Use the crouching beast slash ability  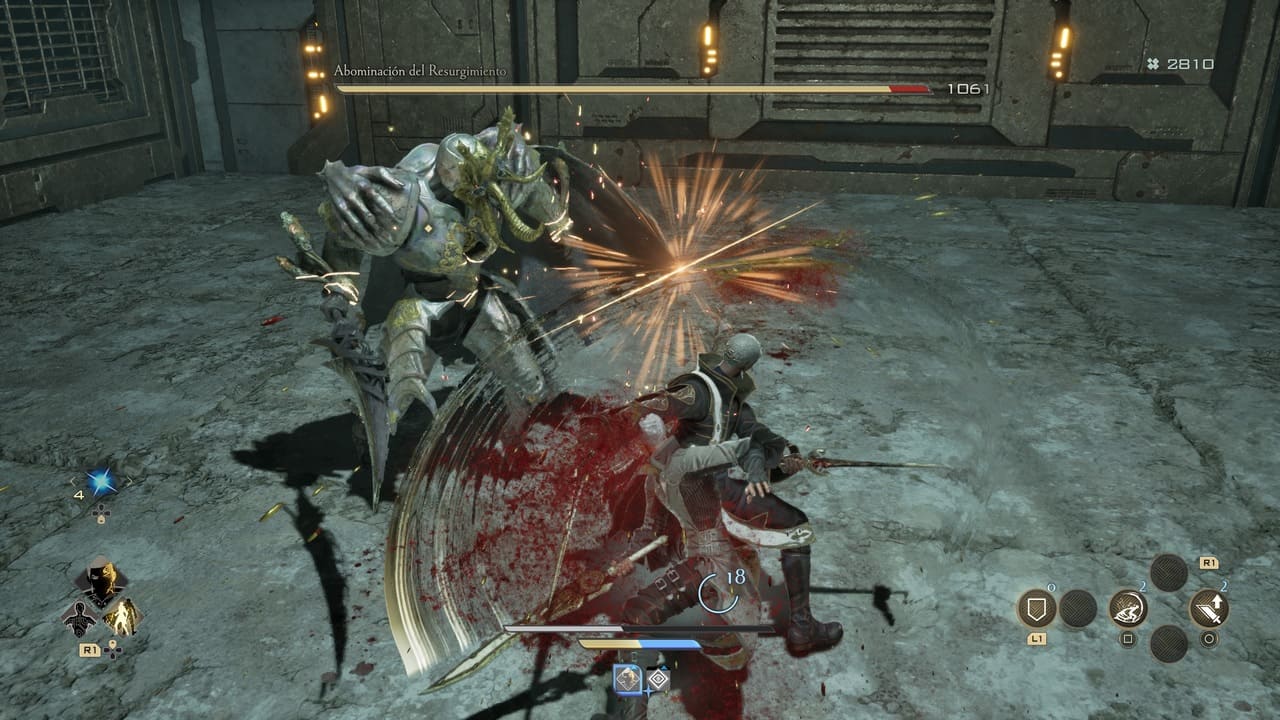click(1128, 608)
